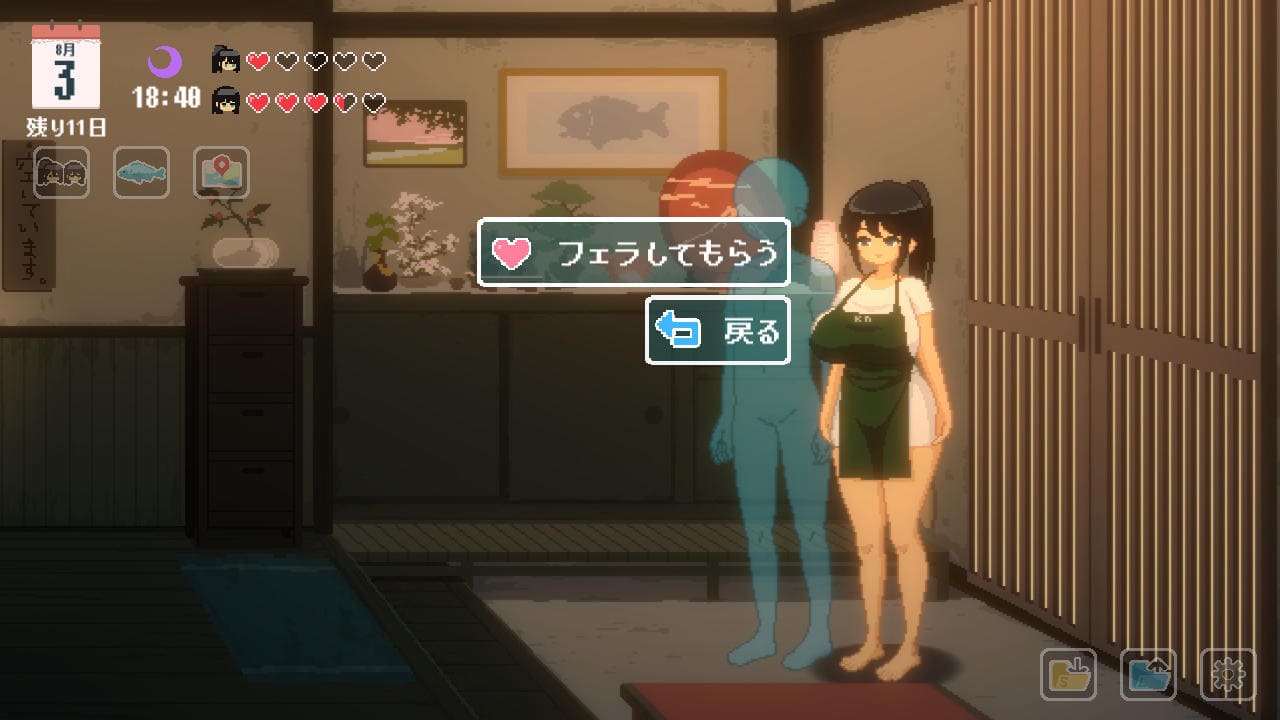
Task: Open the gear settings icon
Action: pos(1227,675)
